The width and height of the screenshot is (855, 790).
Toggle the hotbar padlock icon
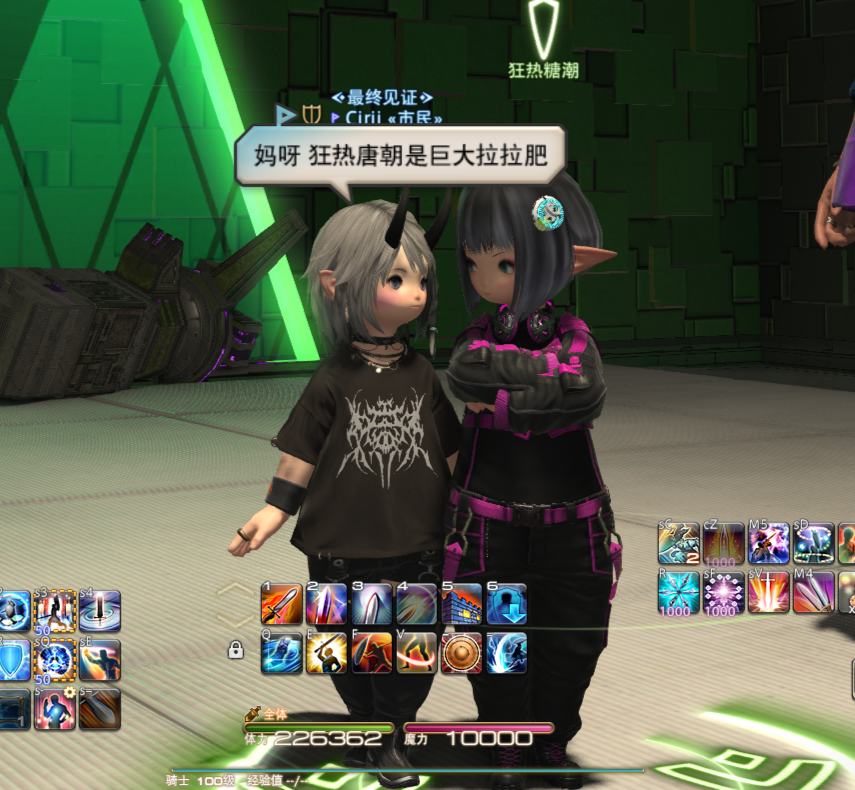[236, 650]
